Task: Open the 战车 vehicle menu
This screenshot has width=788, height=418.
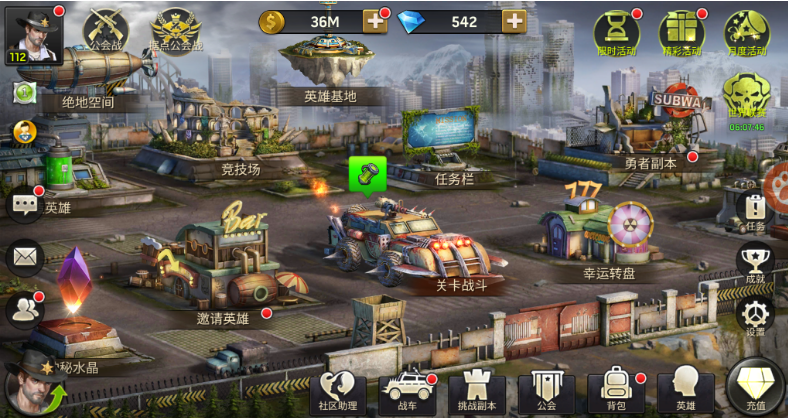Action: 407,391
